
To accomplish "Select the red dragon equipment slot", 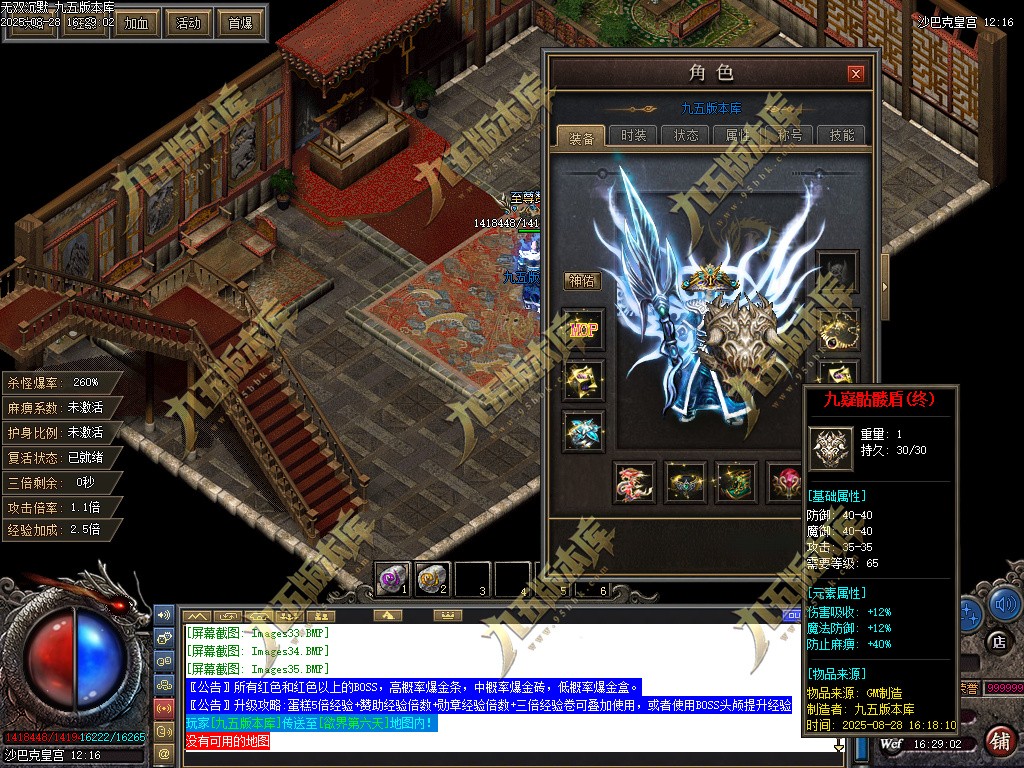I will pos(634,482).
